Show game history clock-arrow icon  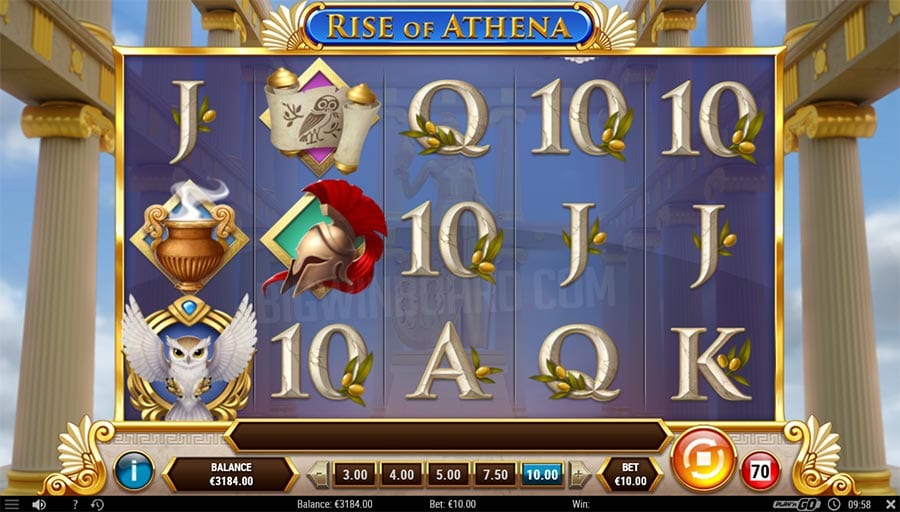[97, 504]
